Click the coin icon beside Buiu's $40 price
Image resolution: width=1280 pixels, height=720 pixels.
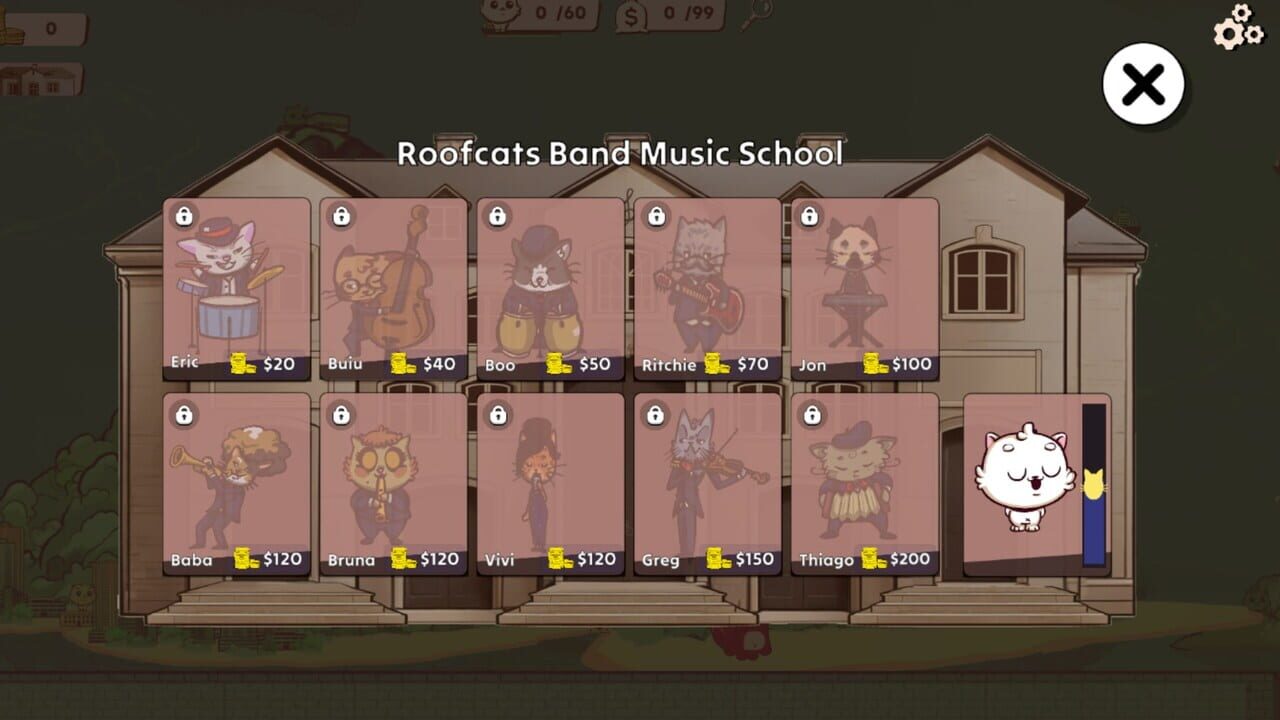point(402,364)
